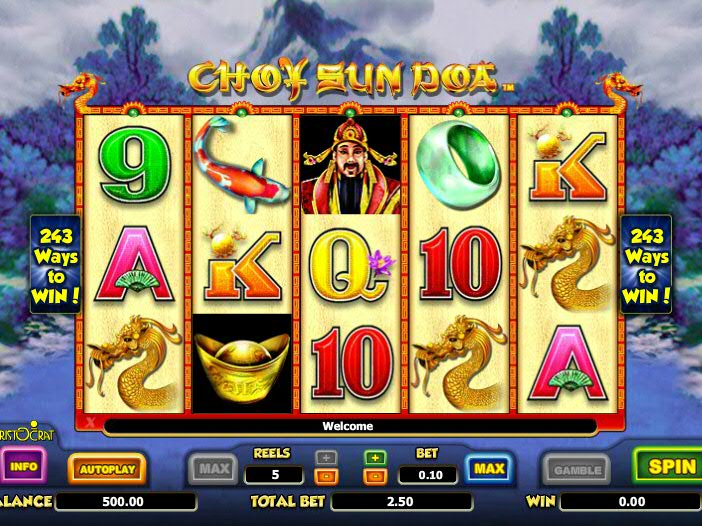Reduce the reels count with the minus button
702x526 pixels.
tap(325, 476)
